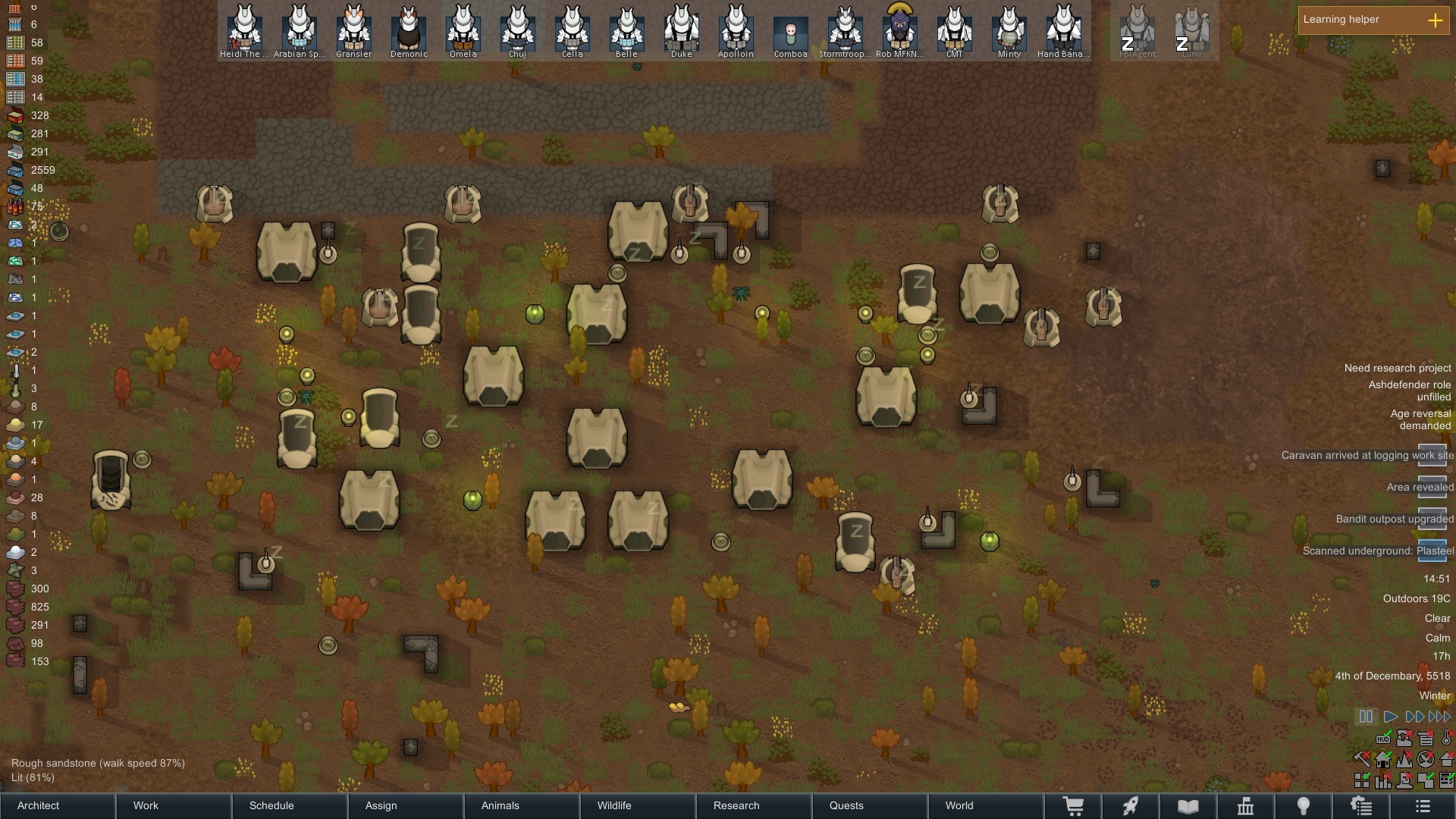Click the factions building icon
Viewport: 1456px width, 819px height.
click(x=1247, y=806)
